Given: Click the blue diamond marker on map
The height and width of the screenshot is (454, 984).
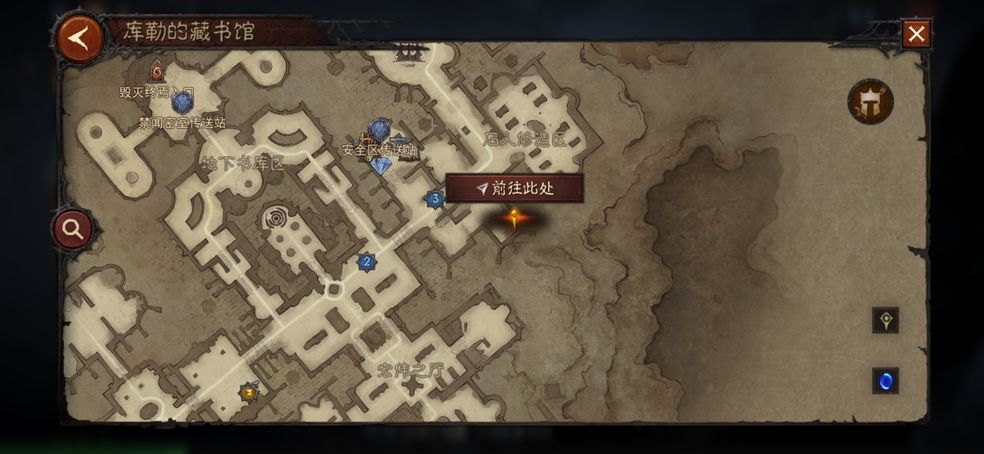Looking at the screenshot, I should pyautogui.click(x=380, y=166).
